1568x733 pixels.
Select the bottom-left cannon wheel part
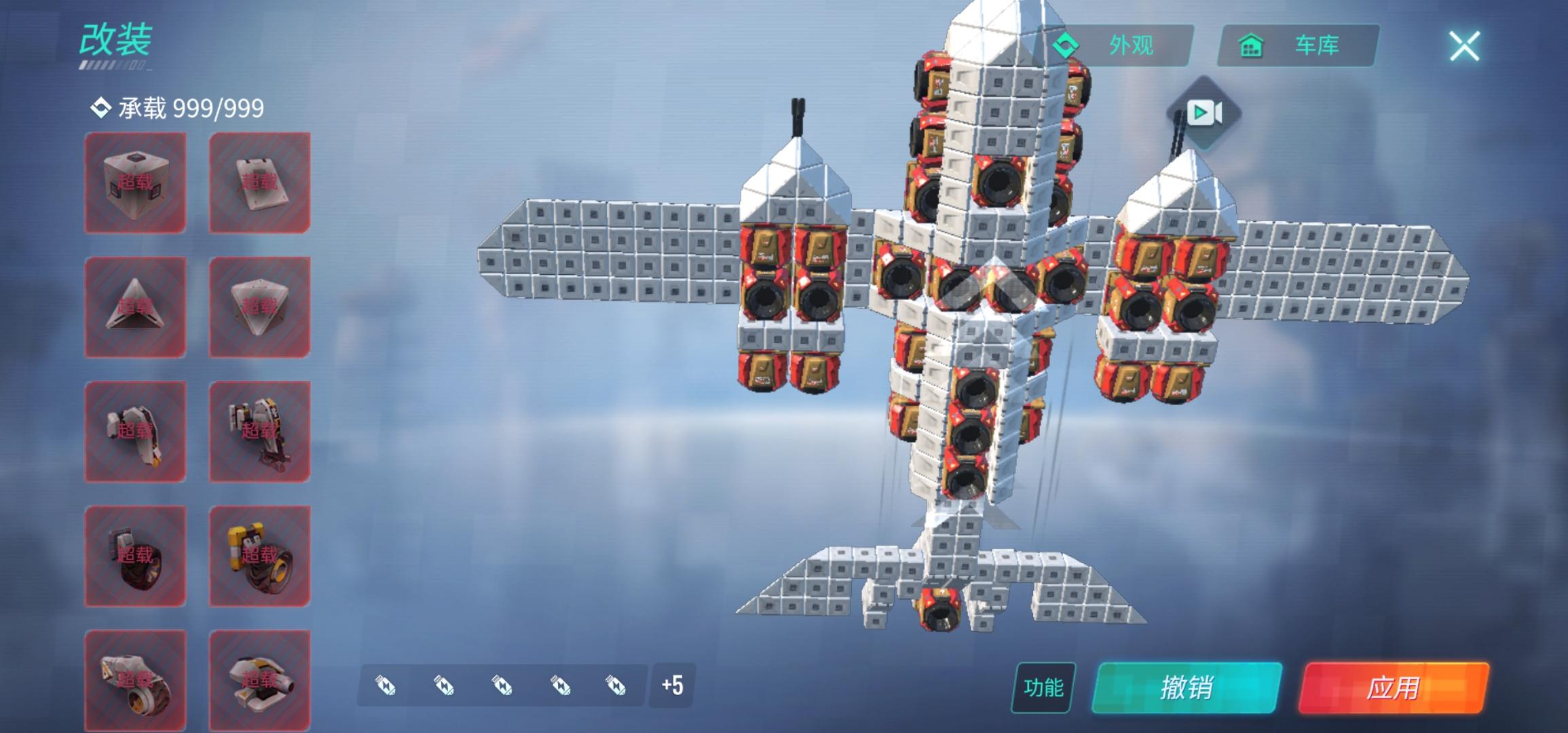click(x=136, y=675)
